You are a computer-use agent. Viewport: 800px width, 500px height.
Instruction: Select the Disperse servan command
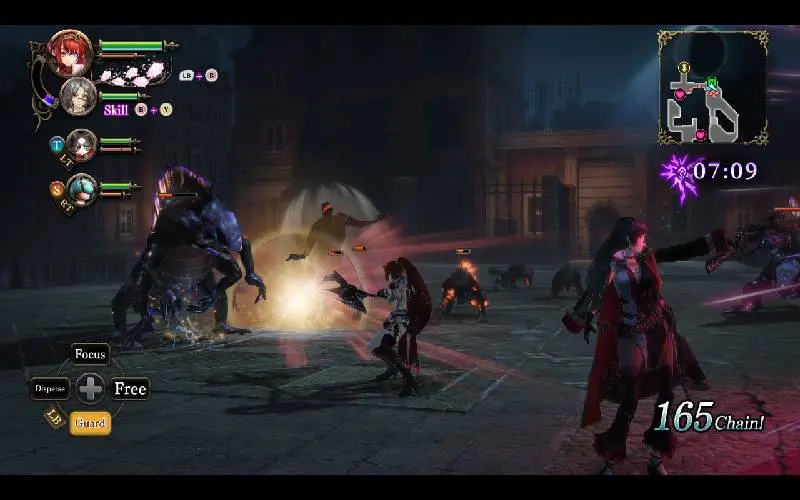(50, 388)
